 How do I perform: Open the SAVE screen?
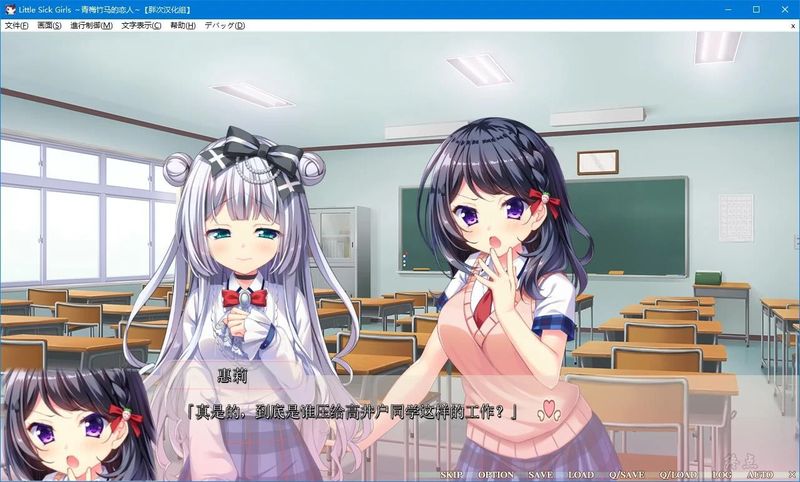pos(541,475)
